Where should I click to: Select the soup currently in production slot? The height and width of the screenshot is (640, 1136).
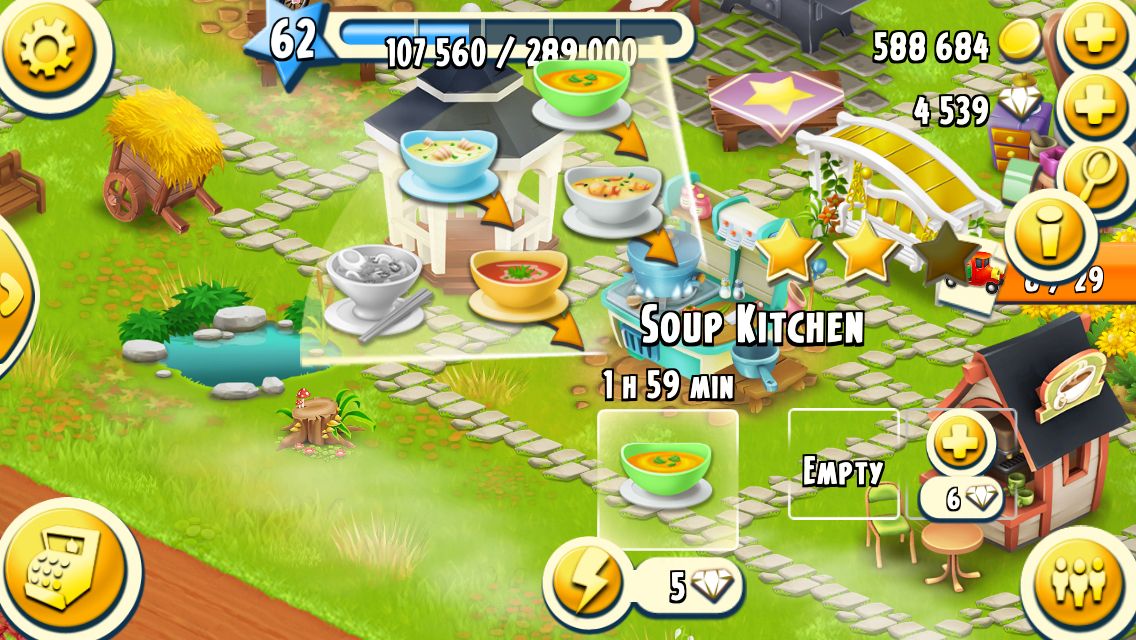point(667,477)
